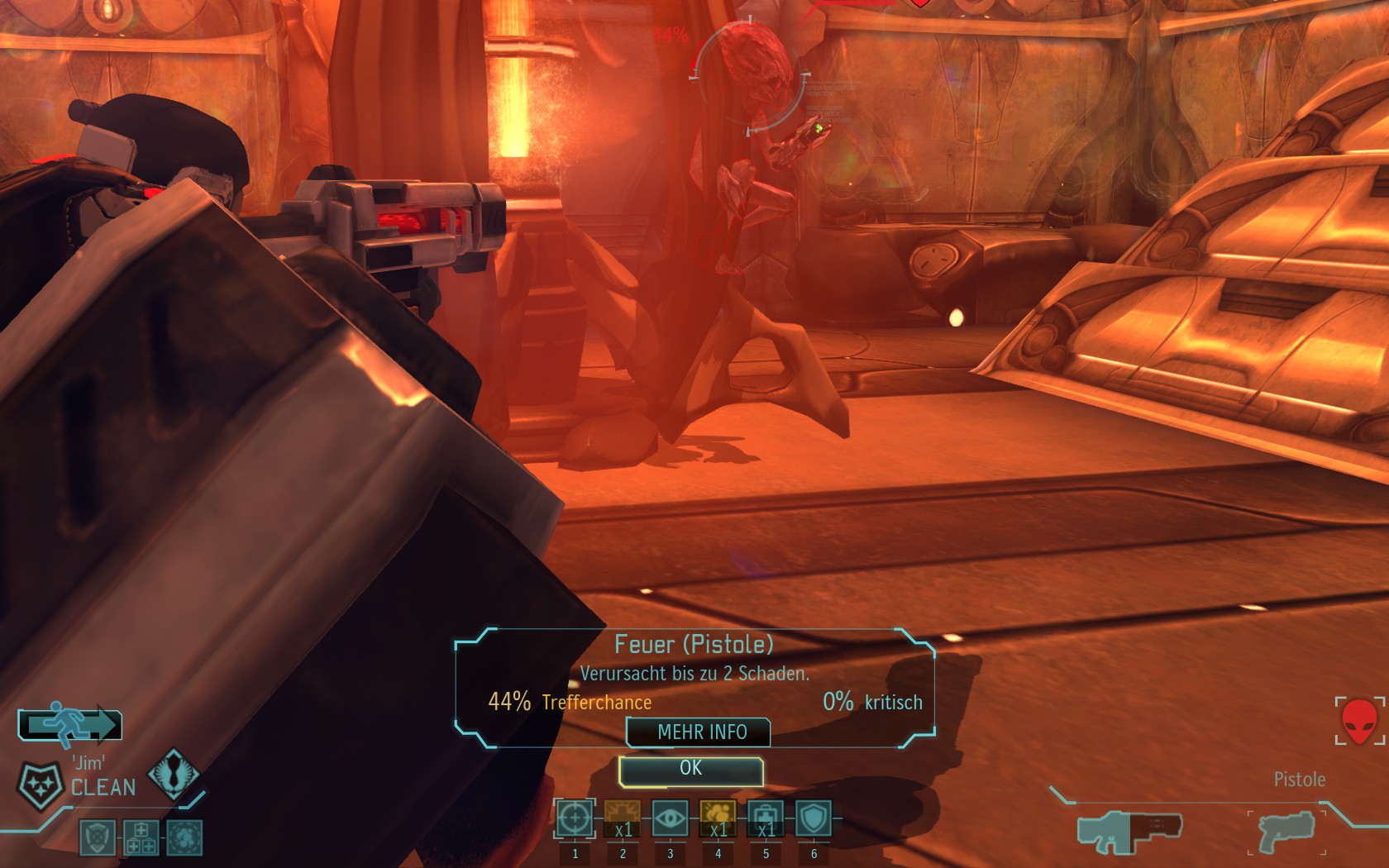Click the dashed-circle smoke cloud perk icon

point(184,837)
